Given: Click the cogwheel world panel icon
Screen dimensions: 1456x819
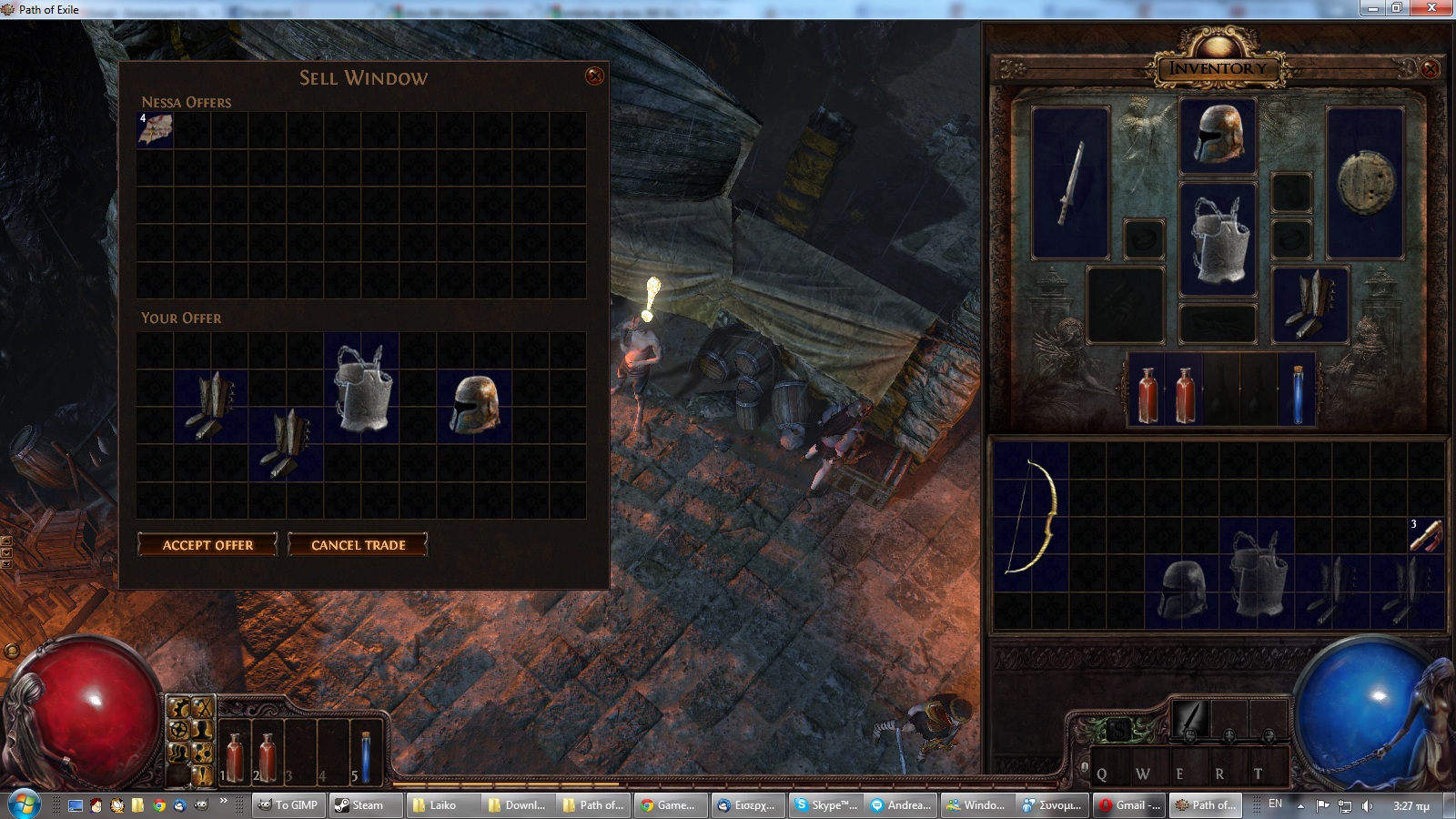Looking at the screenshot, I should tap(178, 729).
